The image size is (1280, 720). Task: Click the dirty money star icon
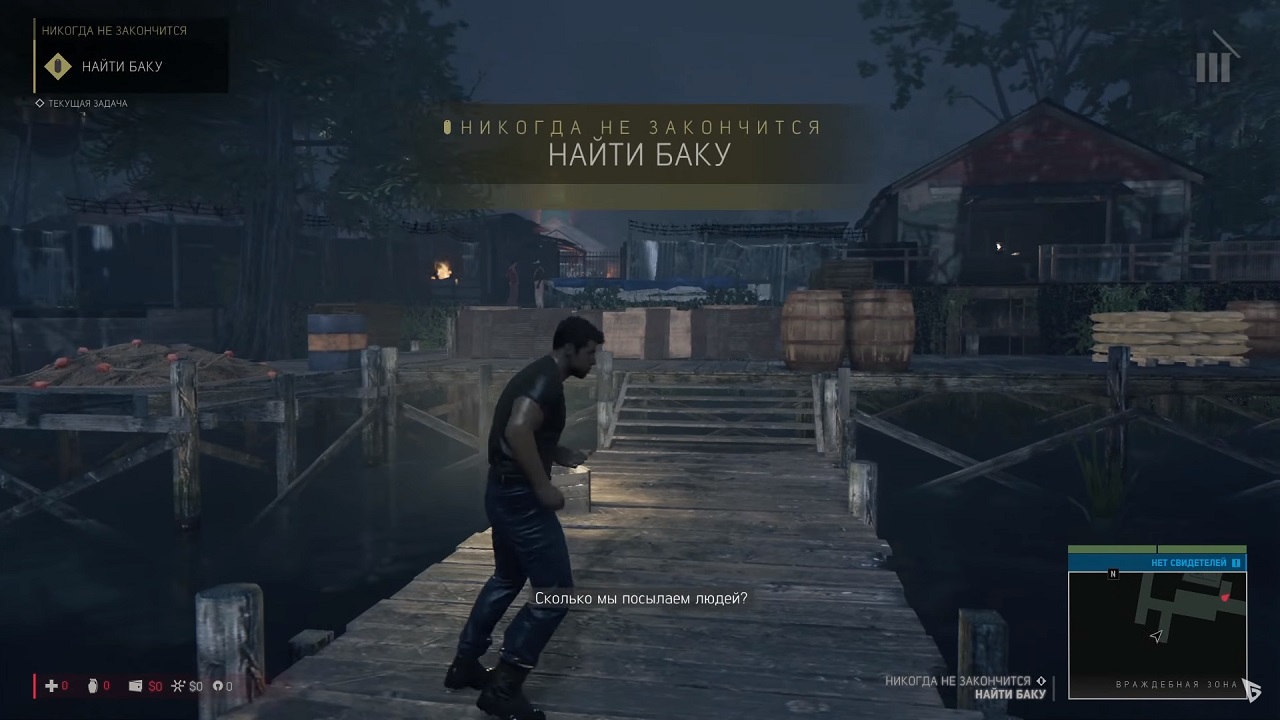178,686
